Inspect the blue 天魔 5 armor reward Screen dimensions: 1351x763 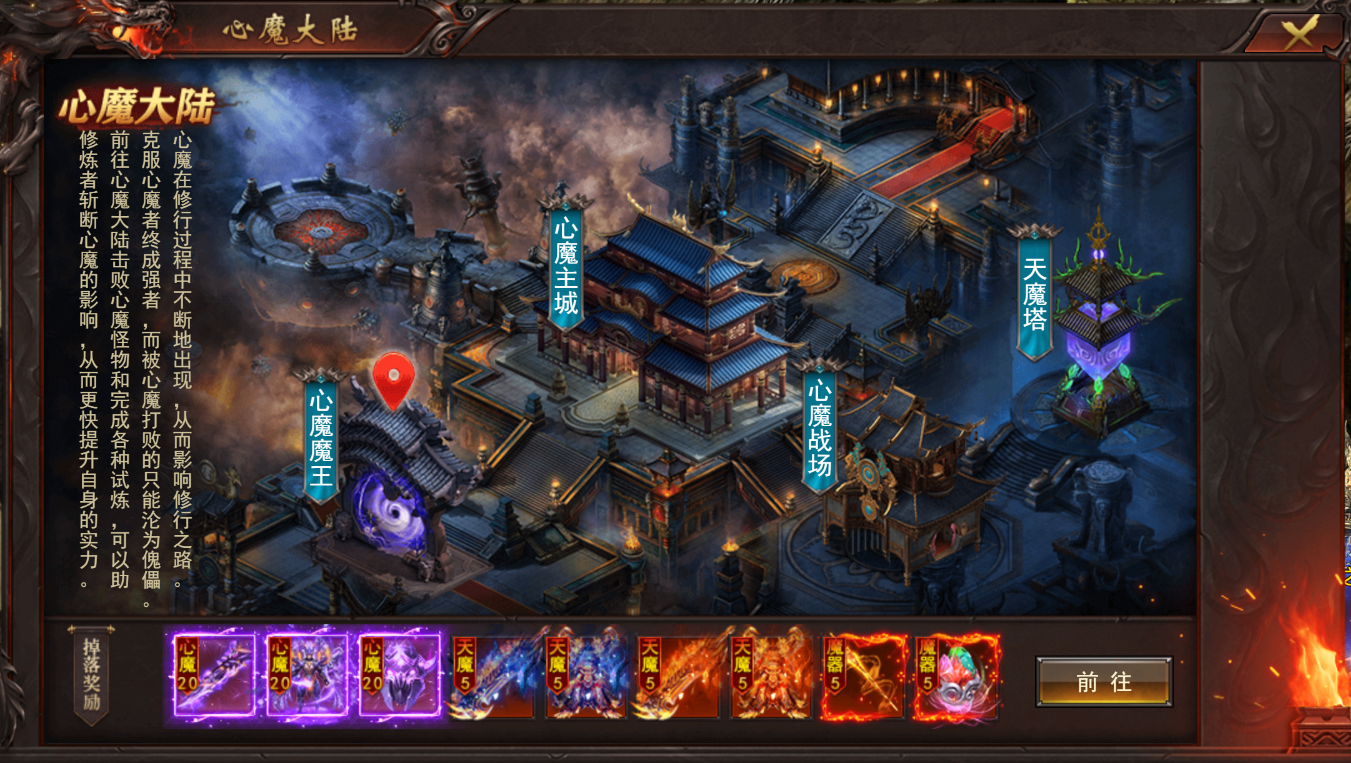point(586,677)
